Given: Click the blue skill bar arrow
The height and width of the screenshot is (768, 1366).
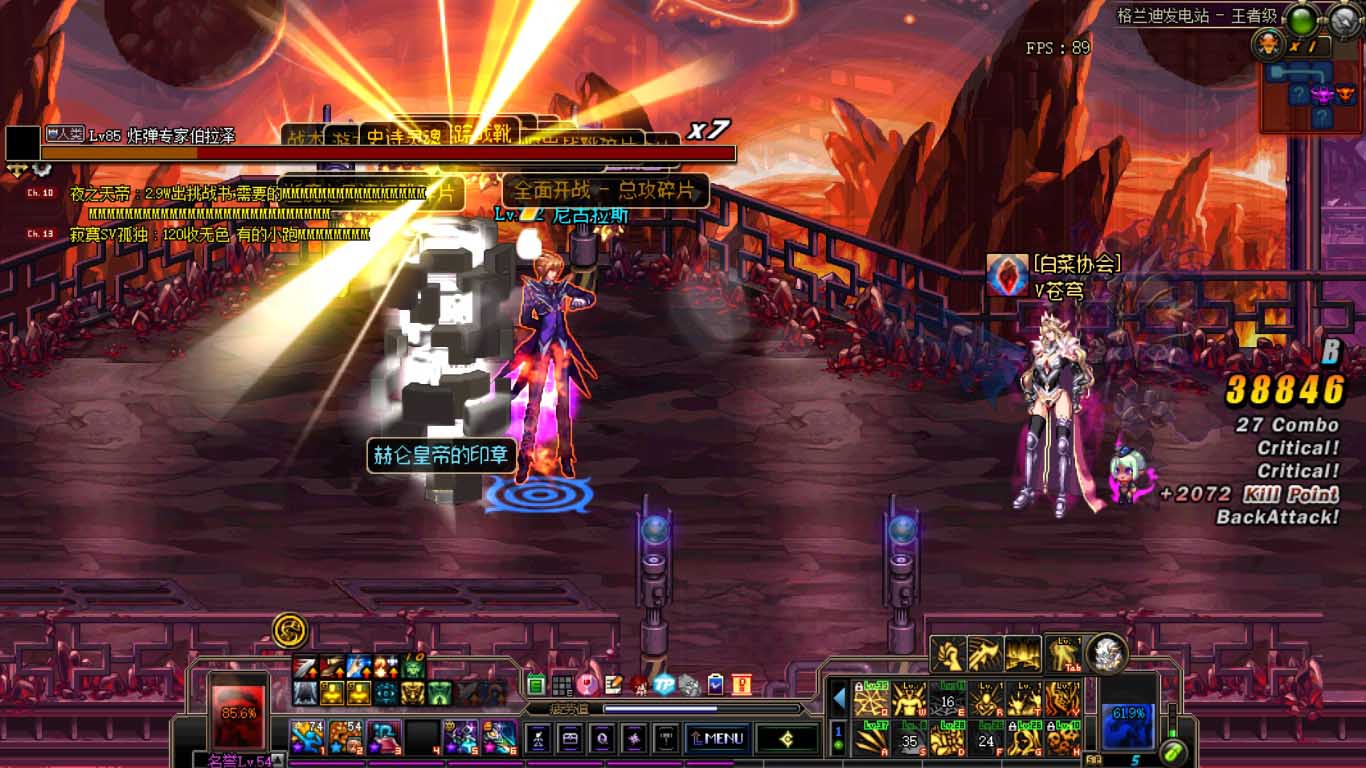Looking at the screenshot, I should pyautogui.click(x=840, y=697).
